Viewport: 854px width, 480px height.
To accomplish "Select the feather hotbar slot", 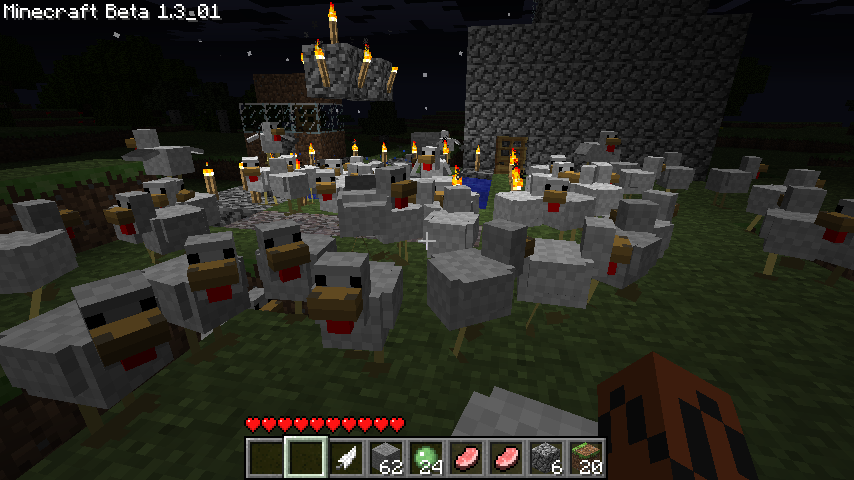I will point(347,457).
